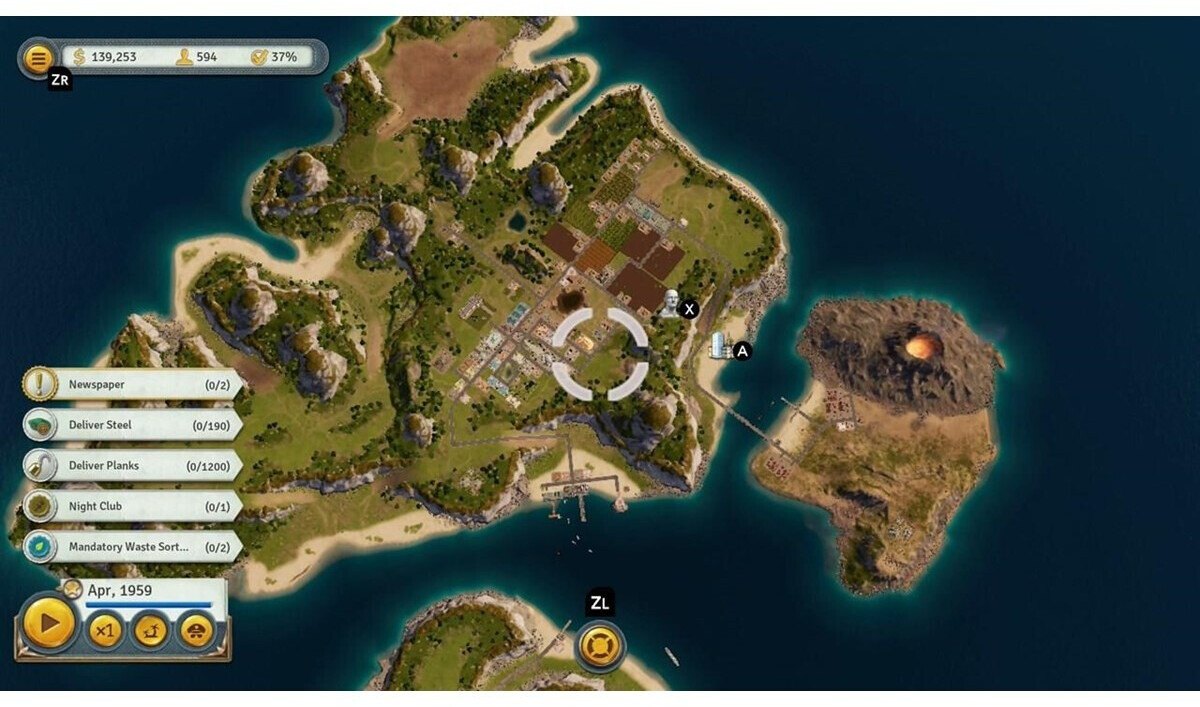The height and width of the screenshot is (707, 1200).
Task: Open the Mandatory Waste Sorting objective
Action: 130,548
